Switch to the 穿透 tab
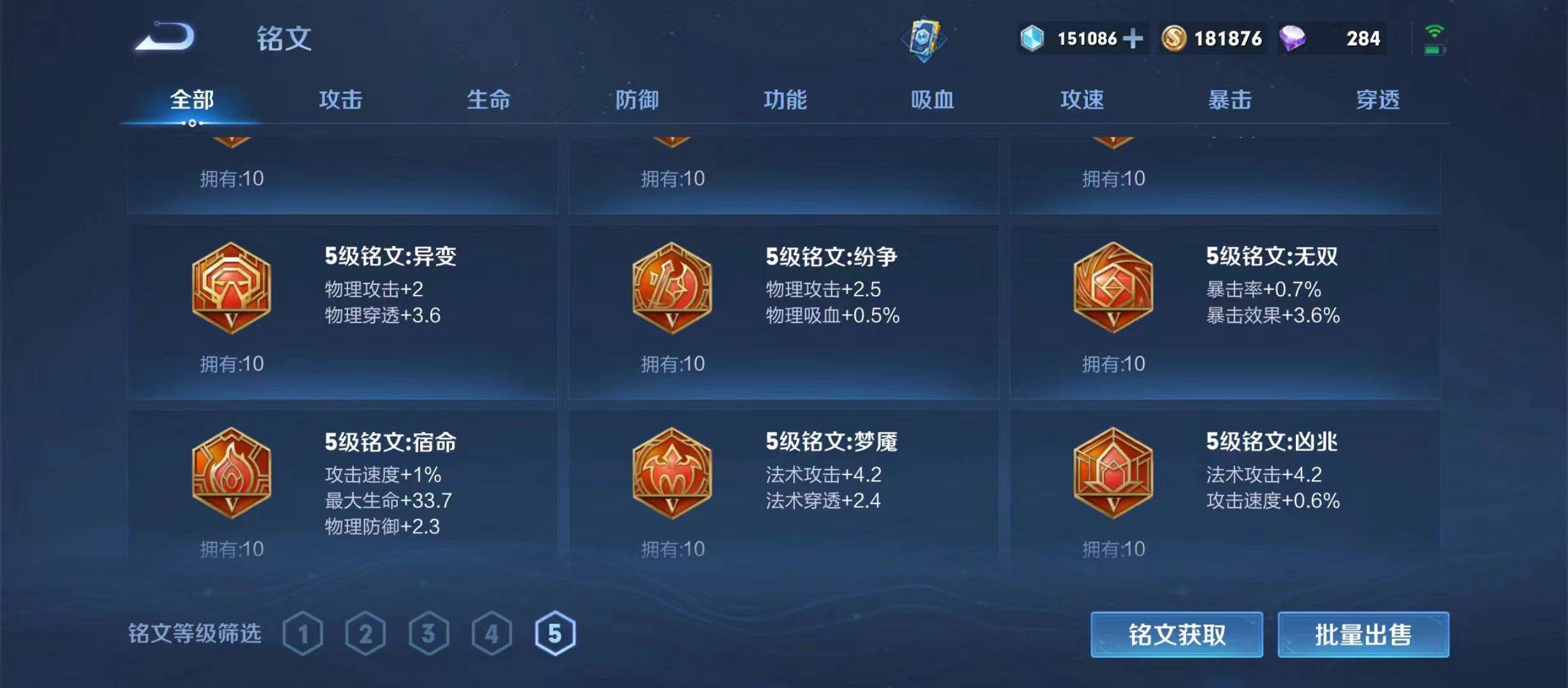 1375,100
